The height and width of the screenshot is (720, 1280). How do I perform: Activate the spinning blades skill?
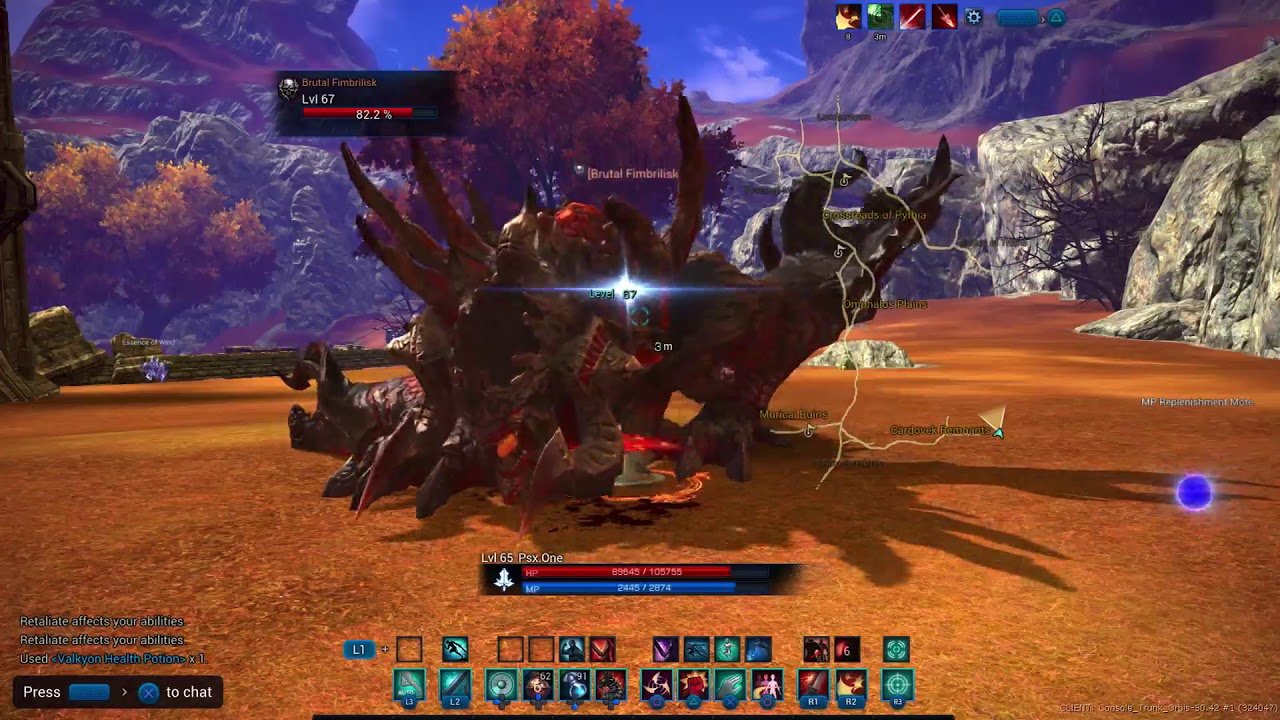click(656, 685)
